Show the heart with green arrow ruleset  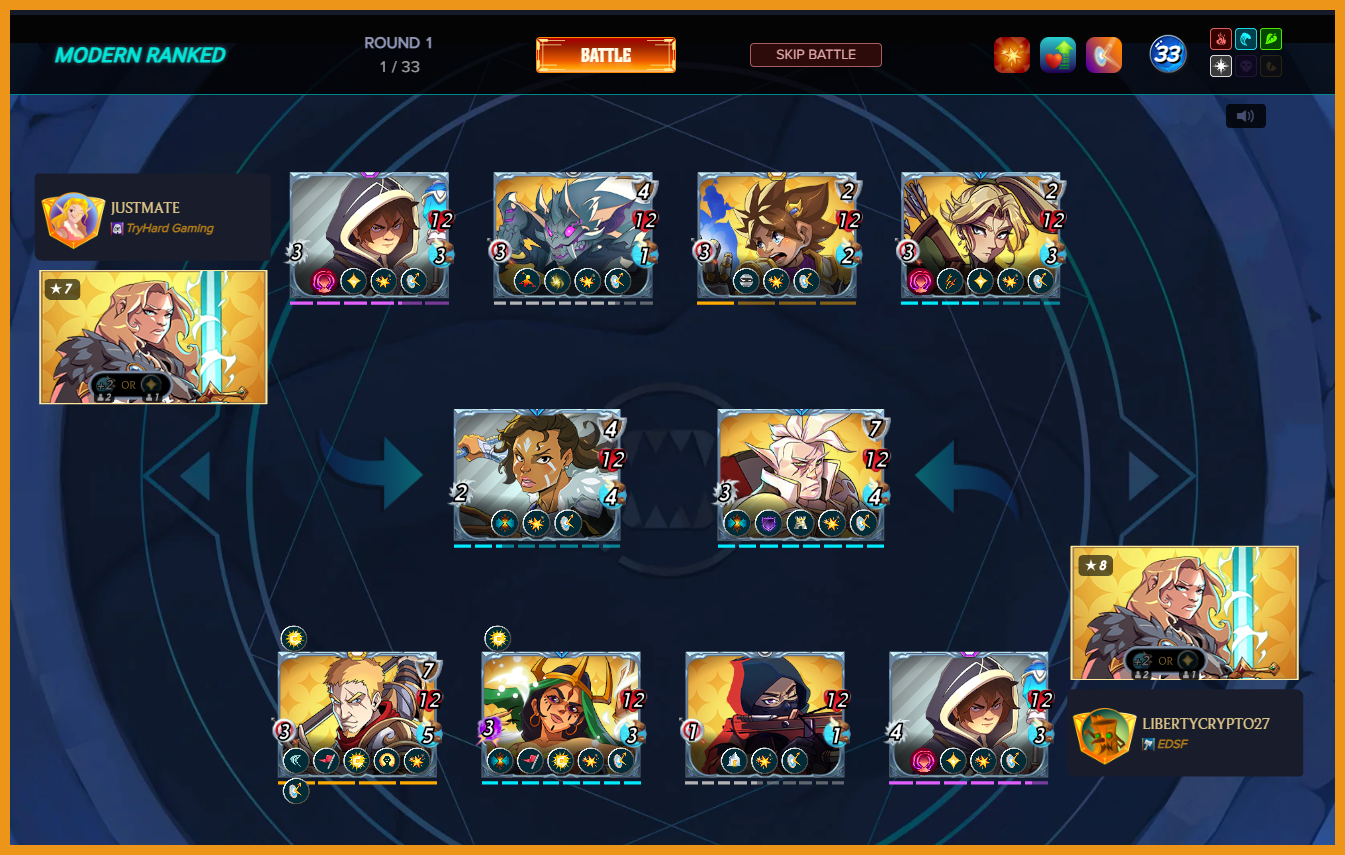tap(1057, 55)
